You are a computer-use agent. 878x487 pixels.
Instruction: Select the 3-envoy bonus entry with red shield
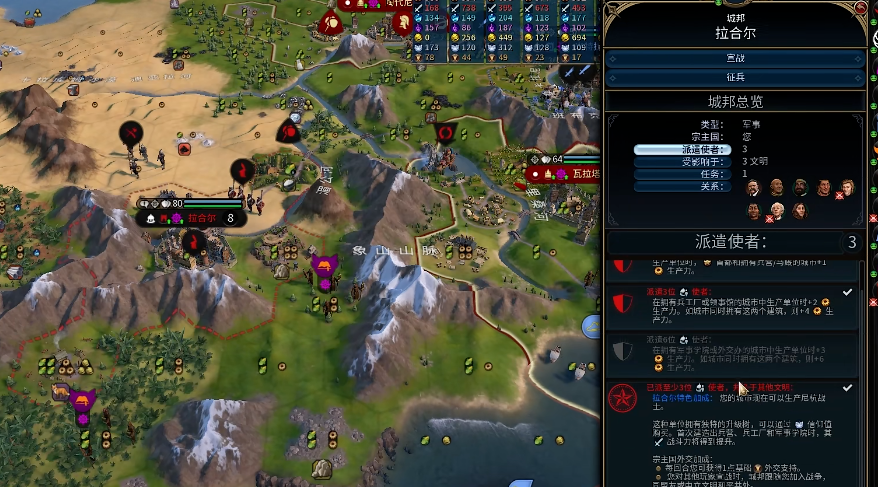click(x=735, y=304)
